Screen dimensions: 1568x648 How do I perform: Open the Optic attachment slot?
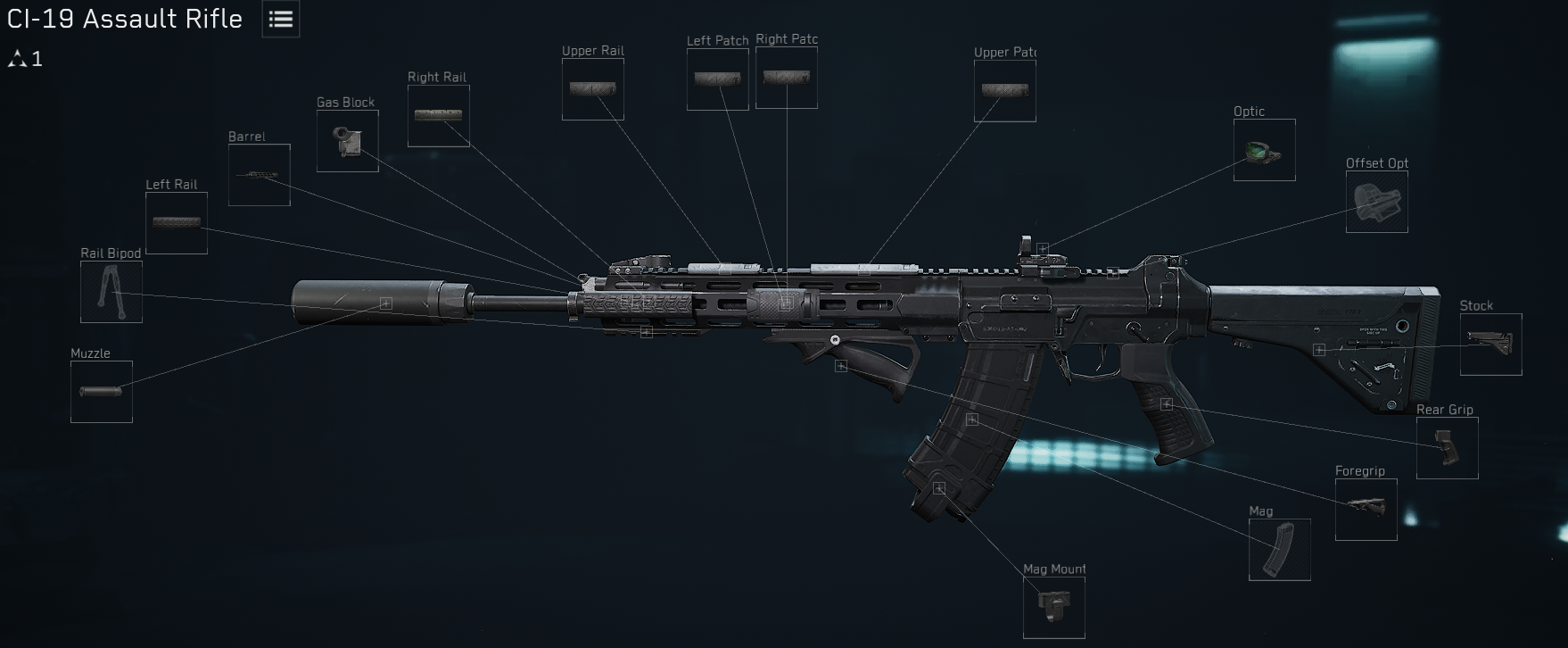click(1263, 150)
